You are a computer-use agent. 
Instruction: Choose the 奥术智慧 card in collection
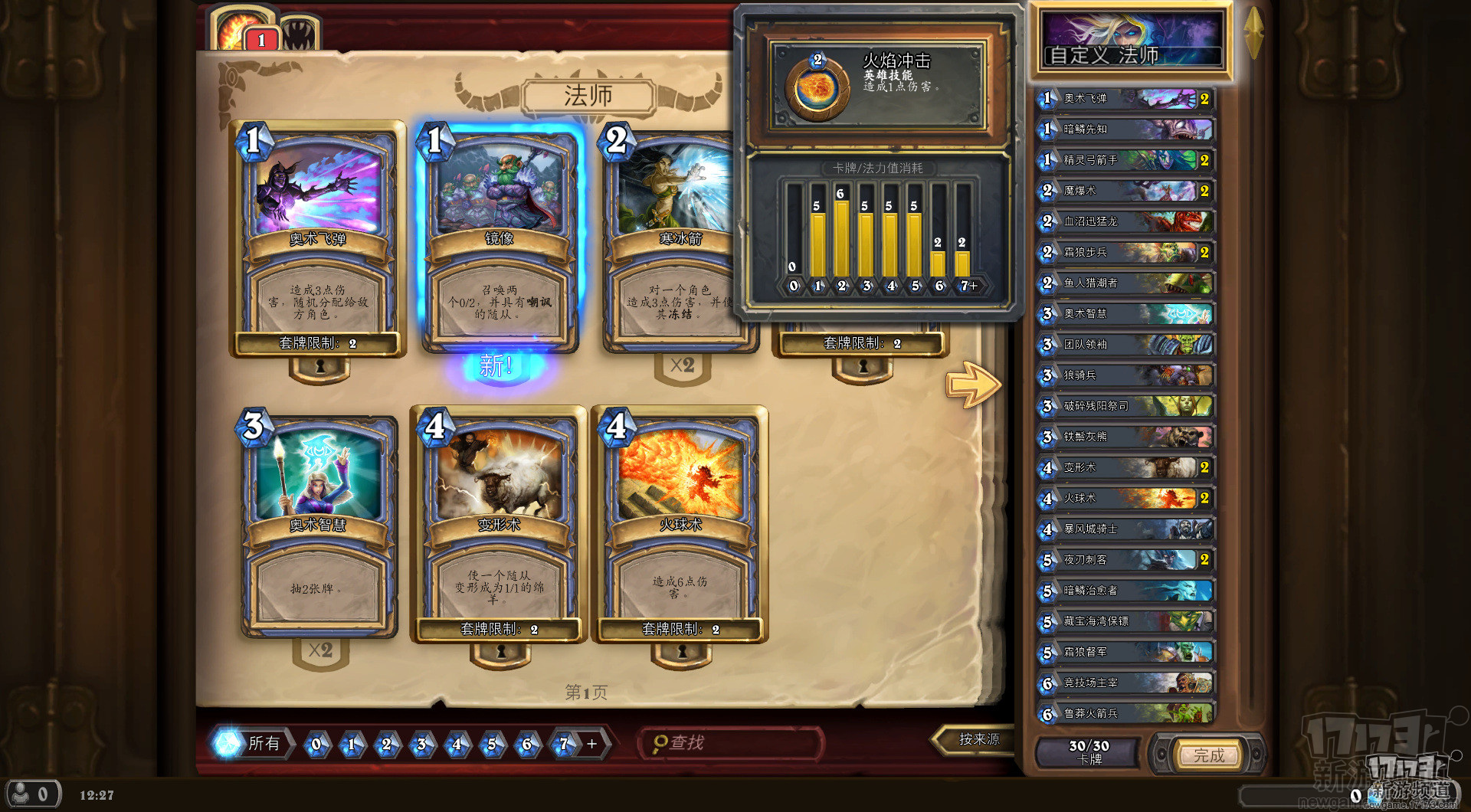point(319,525)
